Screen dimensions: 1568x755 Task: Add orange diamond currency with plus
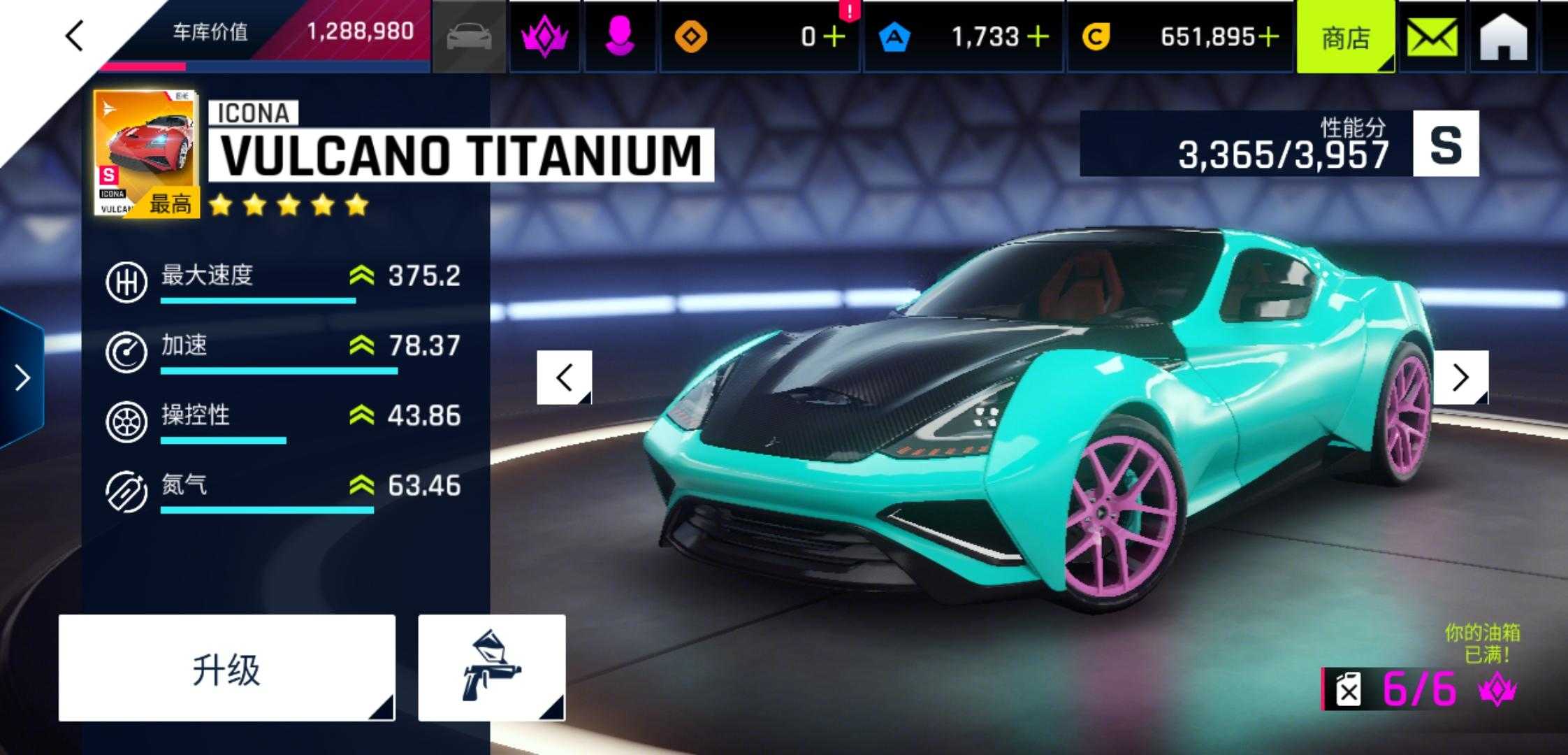pos(834,36)
